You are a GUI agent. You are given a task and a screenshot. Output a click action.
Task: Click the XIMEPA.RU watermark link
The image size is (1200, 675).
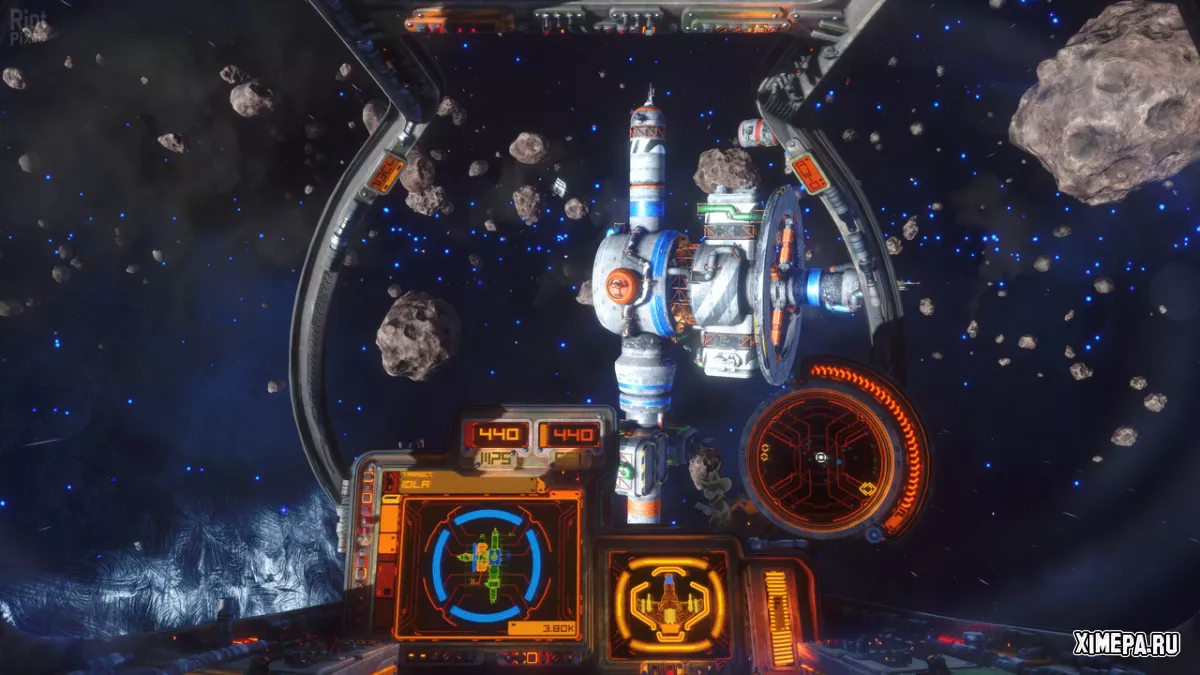tap(1126, 645)
